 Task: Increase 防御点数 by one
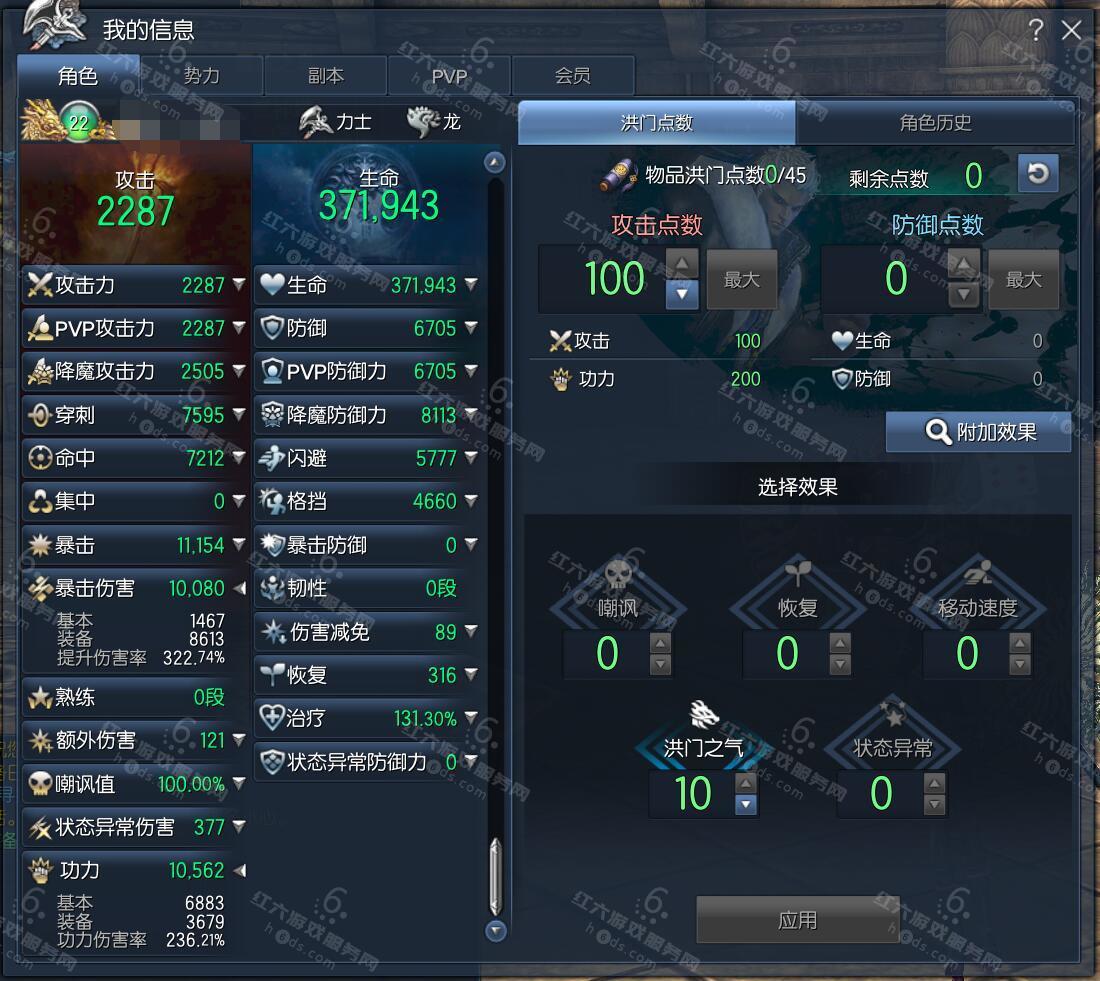pos(963,265)
